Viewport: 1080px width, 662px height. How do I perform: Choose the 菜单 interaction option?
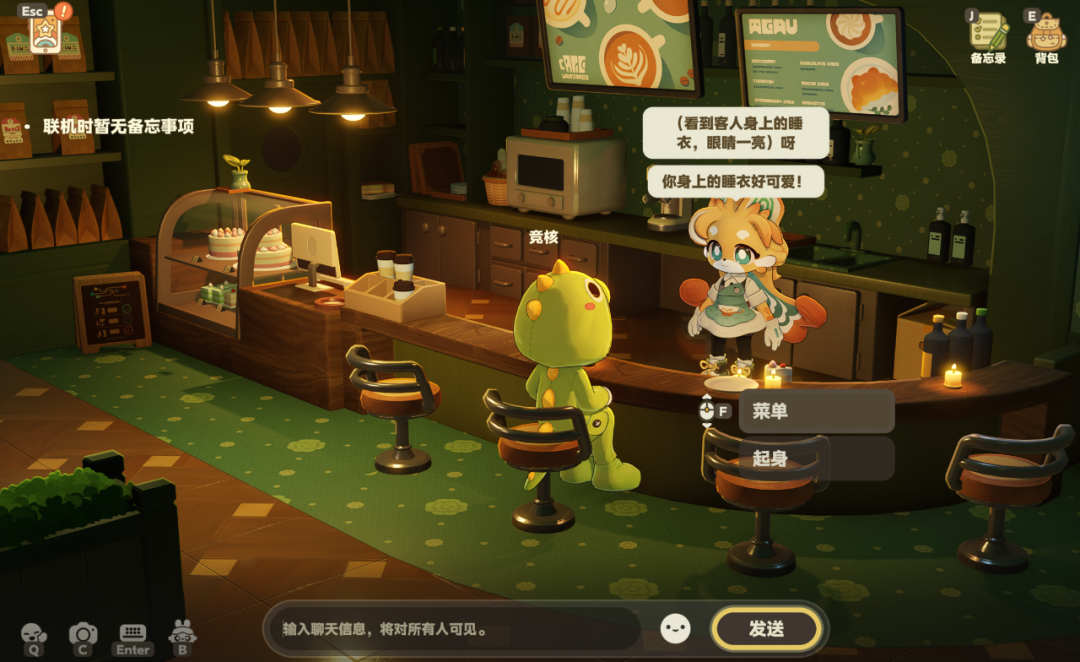816,411
